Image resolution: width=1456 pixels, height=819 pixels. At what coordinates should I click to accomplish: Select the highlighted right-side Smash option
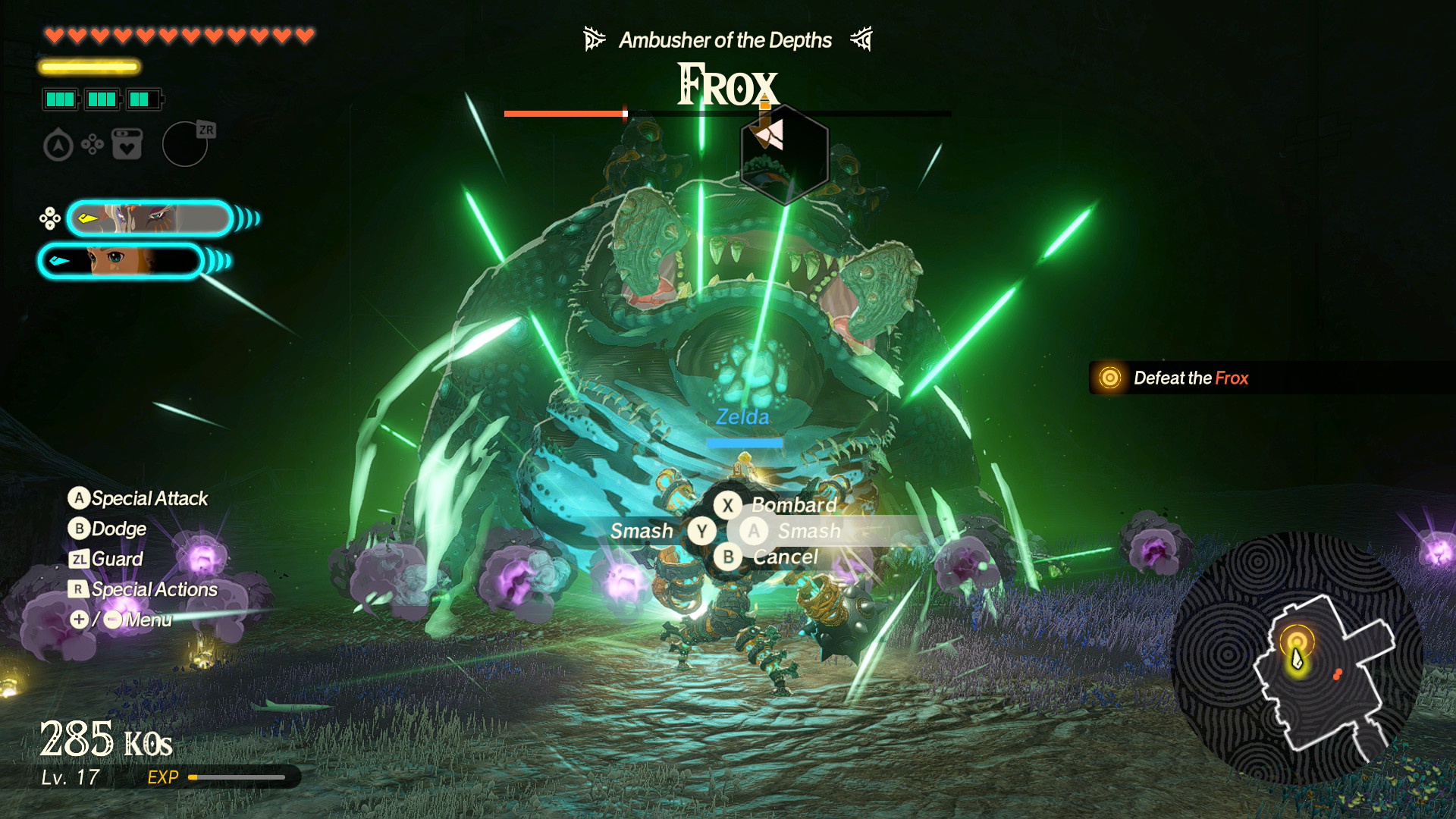(808, 531)
